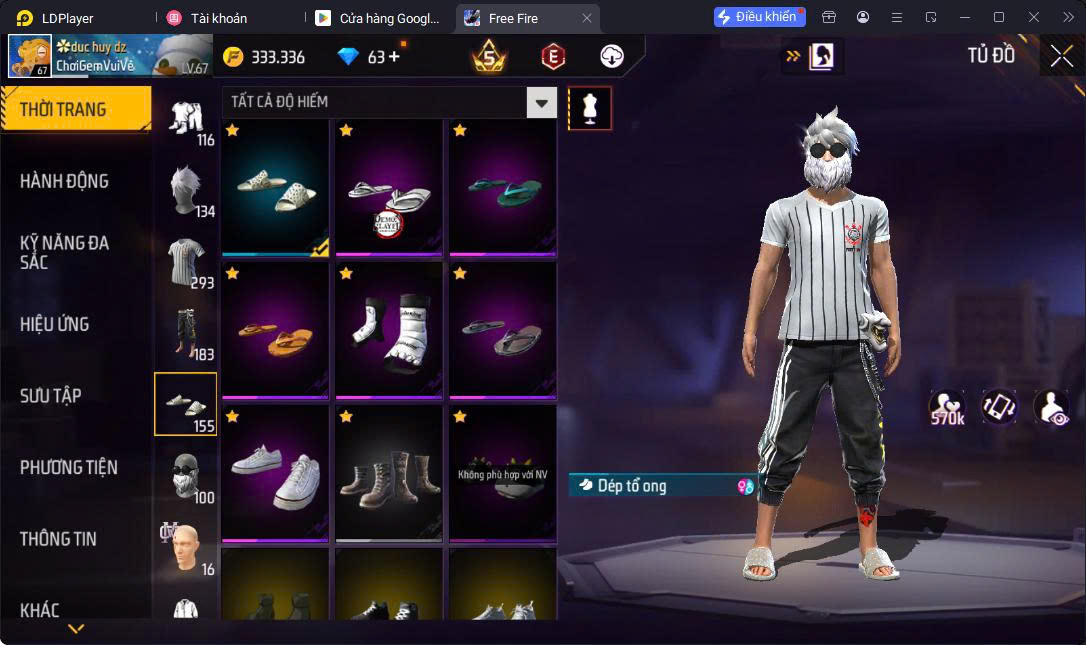Select the hairstyle category with 134 items
Viewport: 1086px width, 645px height.
point(186,190)
